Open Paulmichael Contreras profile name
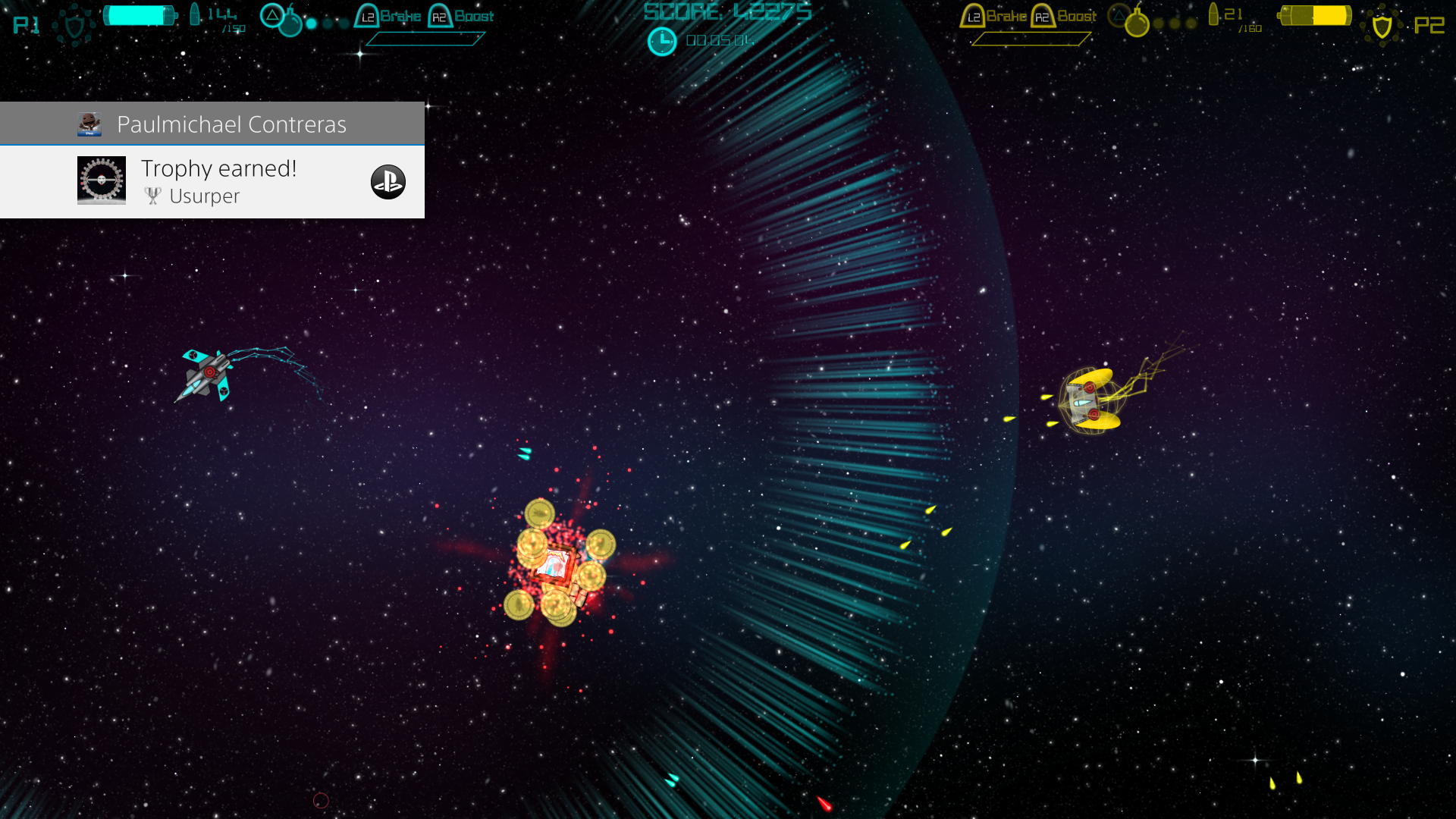This screenshot has width=1456, height=819. click(x=231, y=124)
